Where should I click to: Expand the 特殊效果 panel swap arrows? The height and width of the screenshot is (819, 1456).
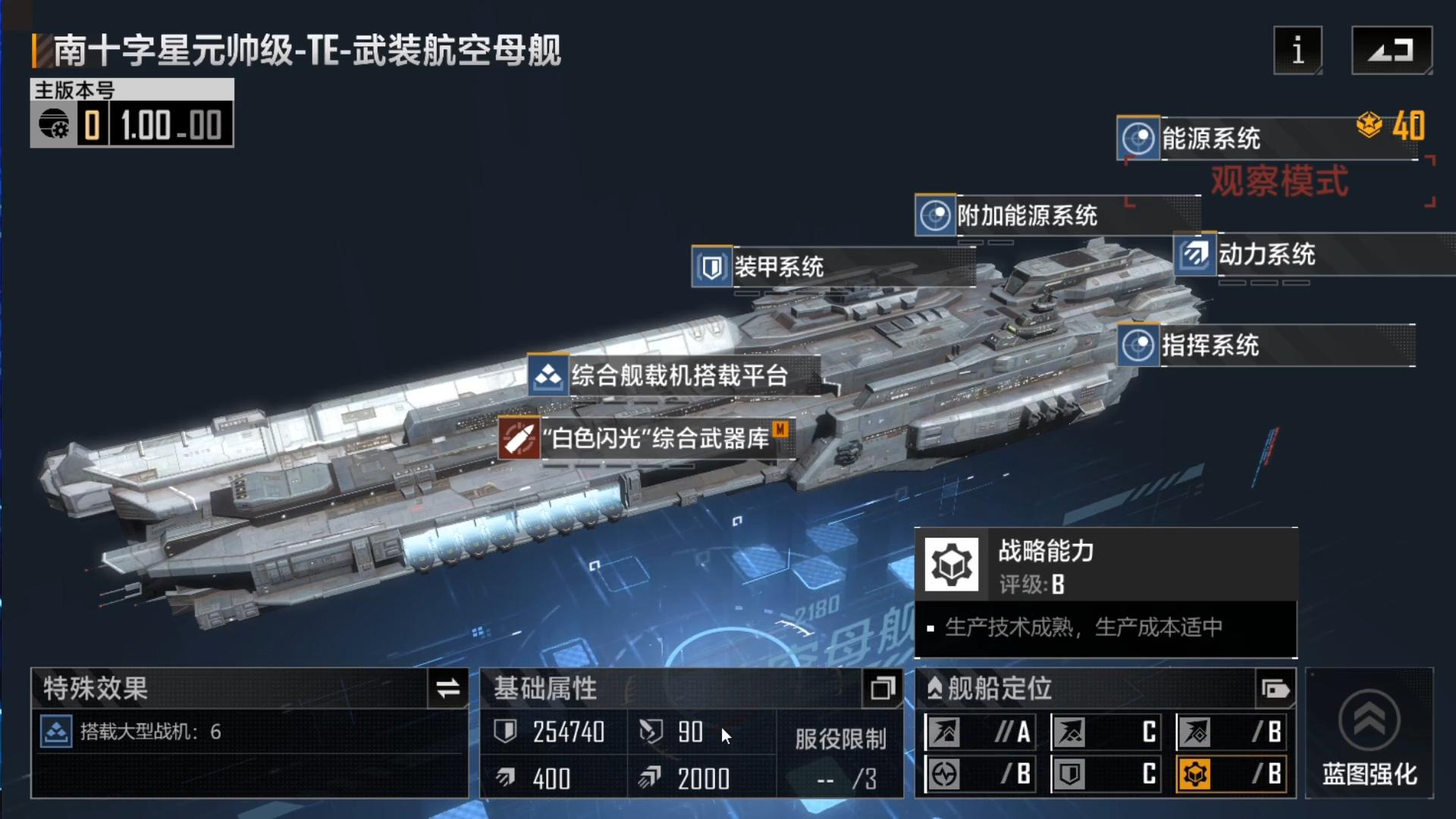click(447, 689)
